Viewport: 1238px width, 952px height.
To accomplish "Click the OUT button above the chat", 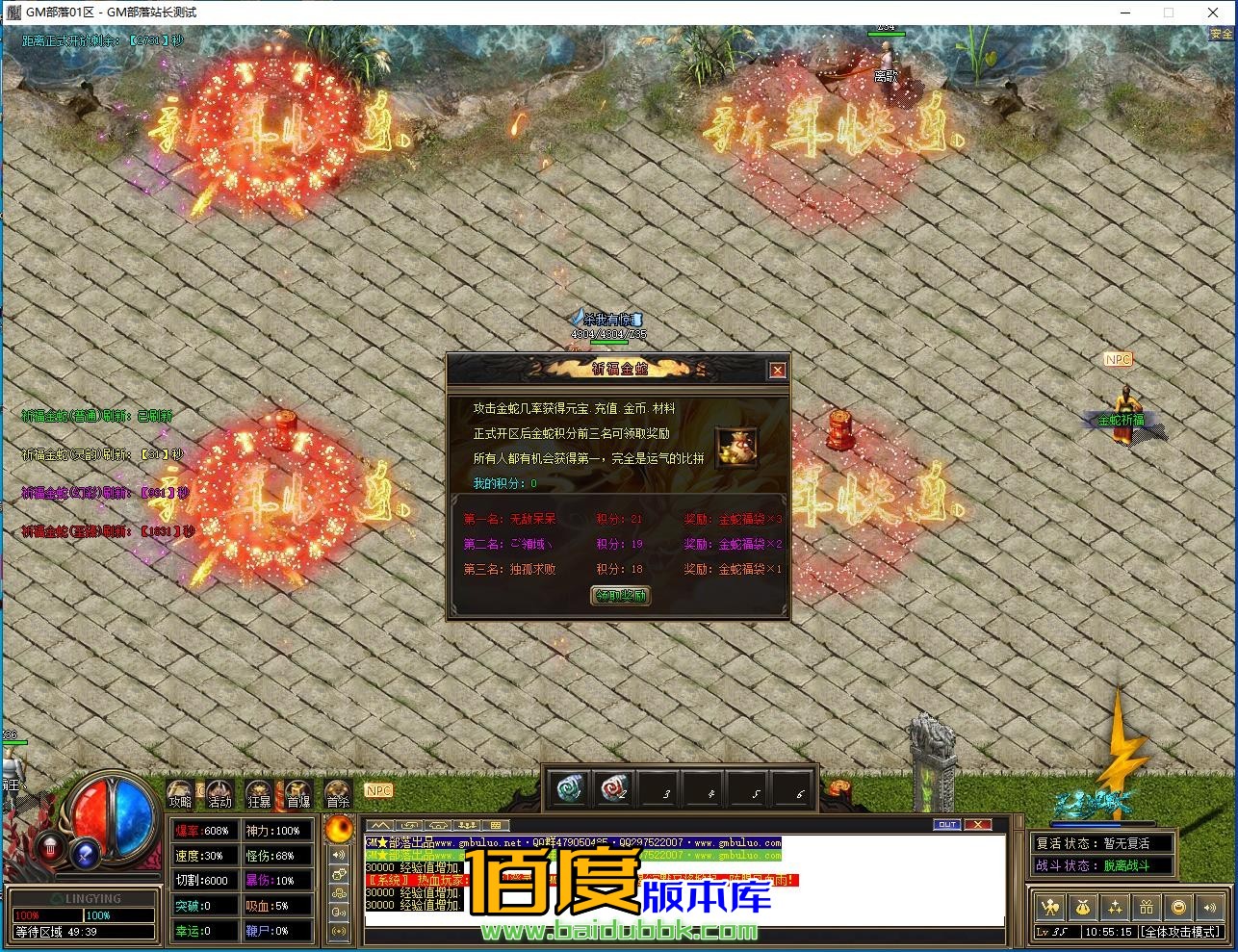I will [x=947, y=825].
